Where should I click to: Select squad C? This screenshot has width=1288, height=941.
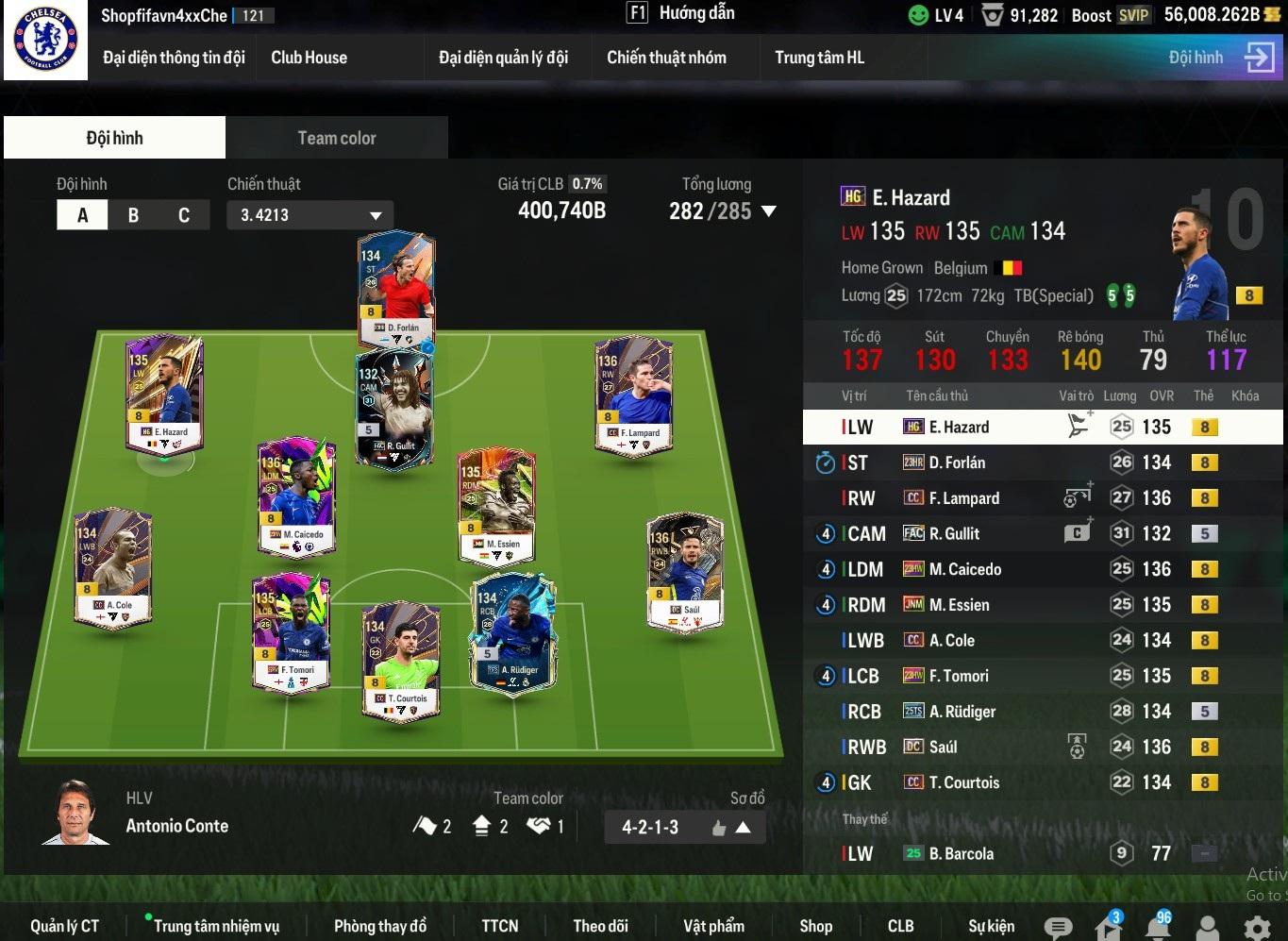(x=184, y=215)
